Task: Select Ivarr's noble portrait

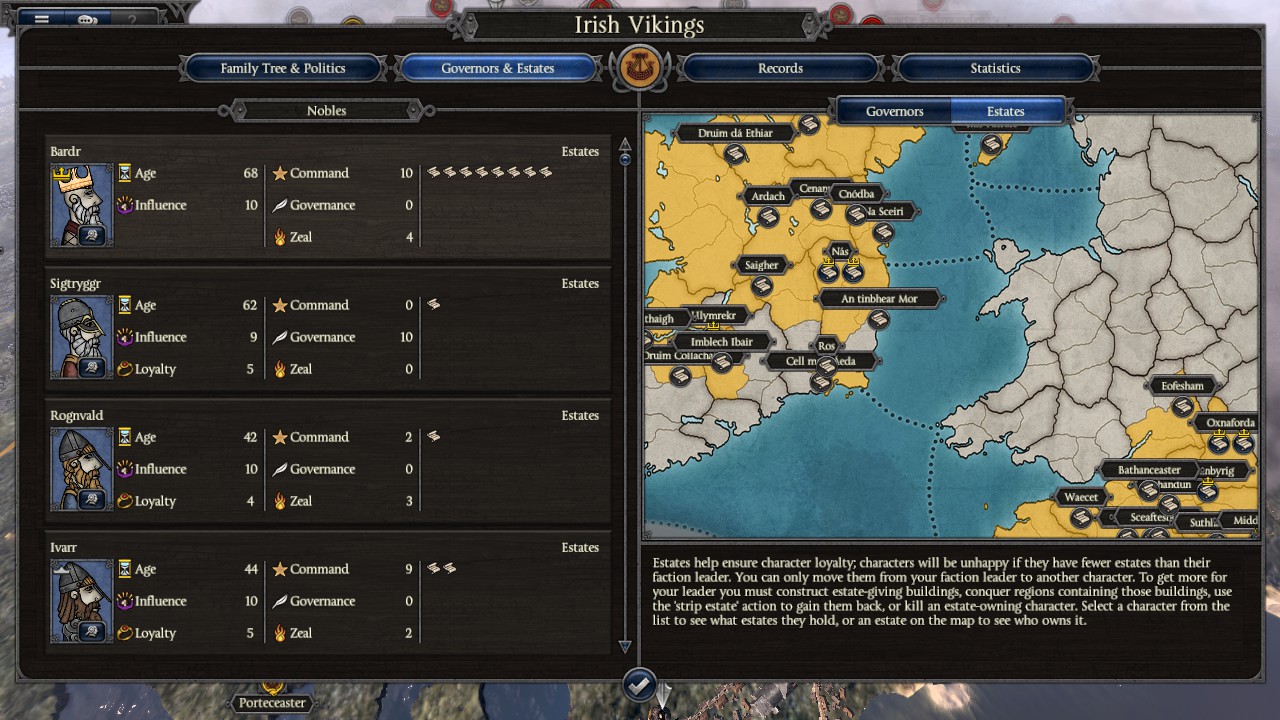Action: [x=81, y=601]
